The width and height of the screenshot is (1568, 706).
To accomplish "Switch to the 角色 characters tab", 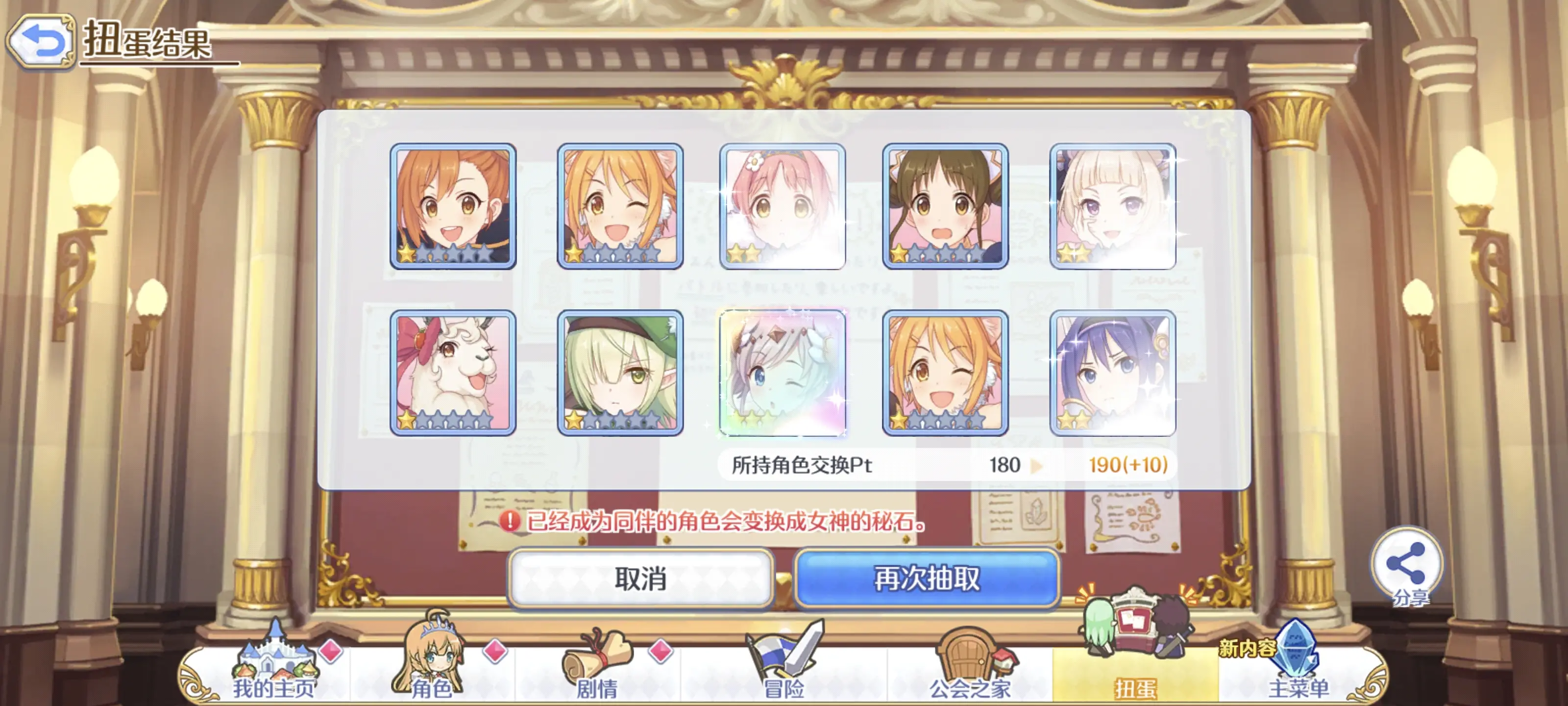I will click(432, 670).
